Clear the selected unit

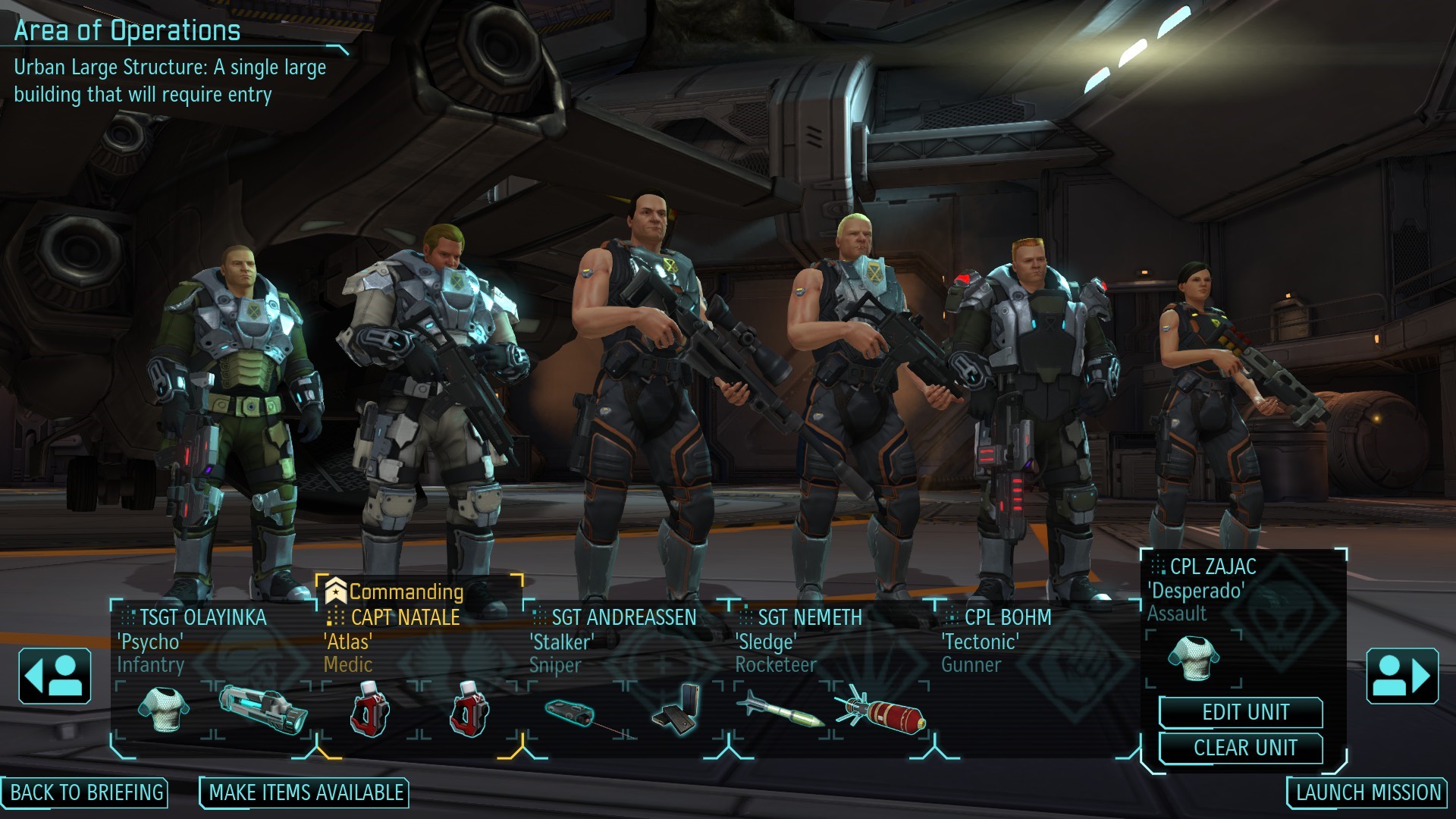pos(1245,748)
